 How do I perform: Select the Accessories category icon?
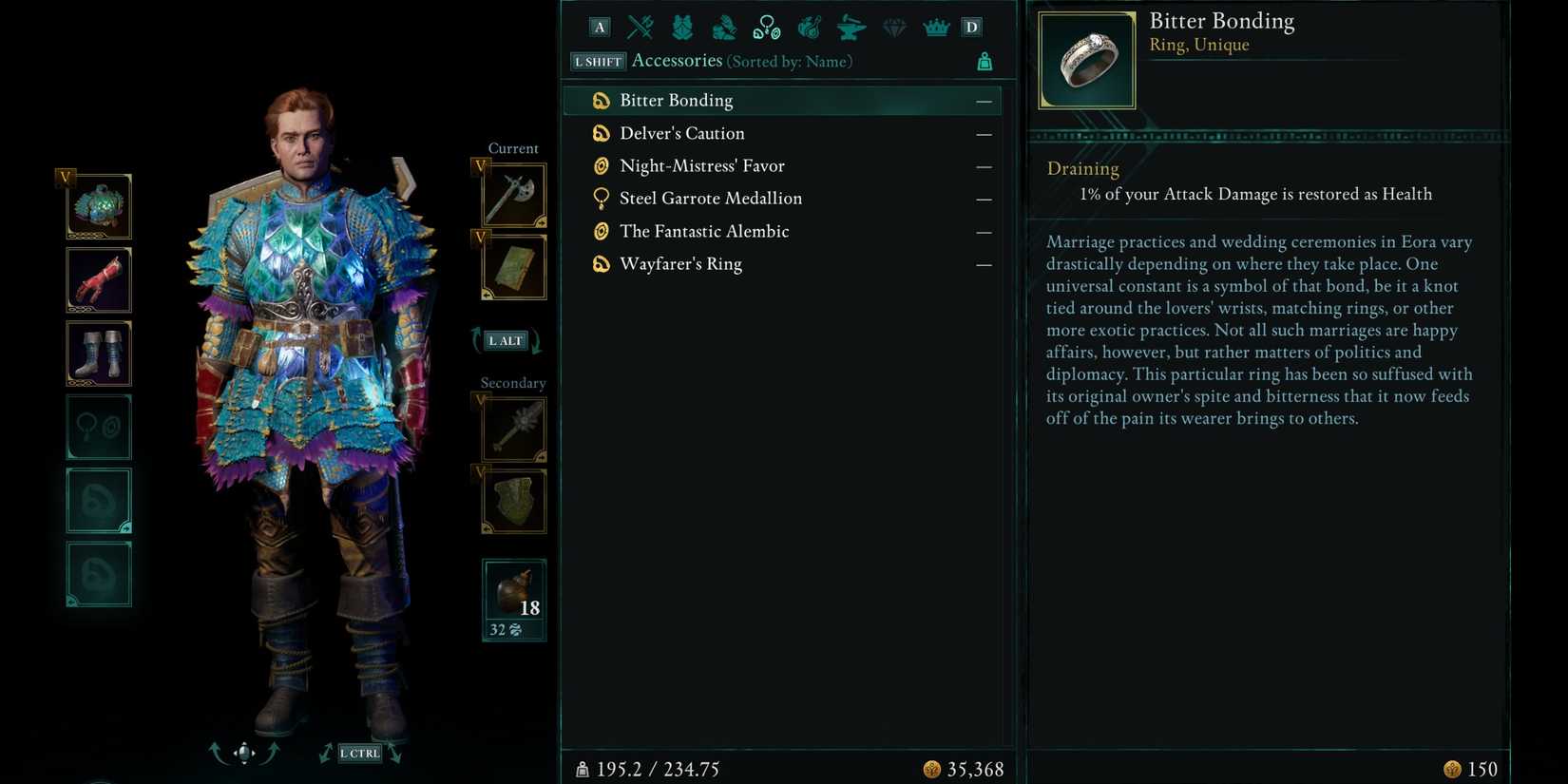pos(766,27)
